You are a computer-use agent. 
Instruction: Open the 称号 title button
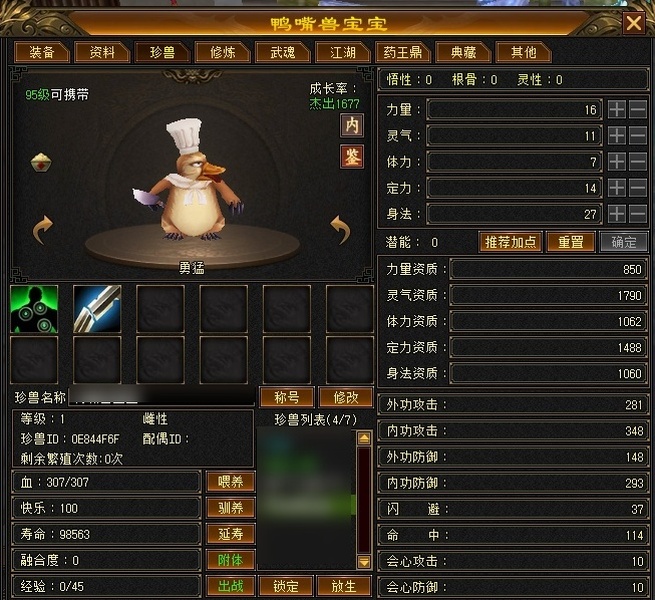pyautogui.click(x=286, y=397)
